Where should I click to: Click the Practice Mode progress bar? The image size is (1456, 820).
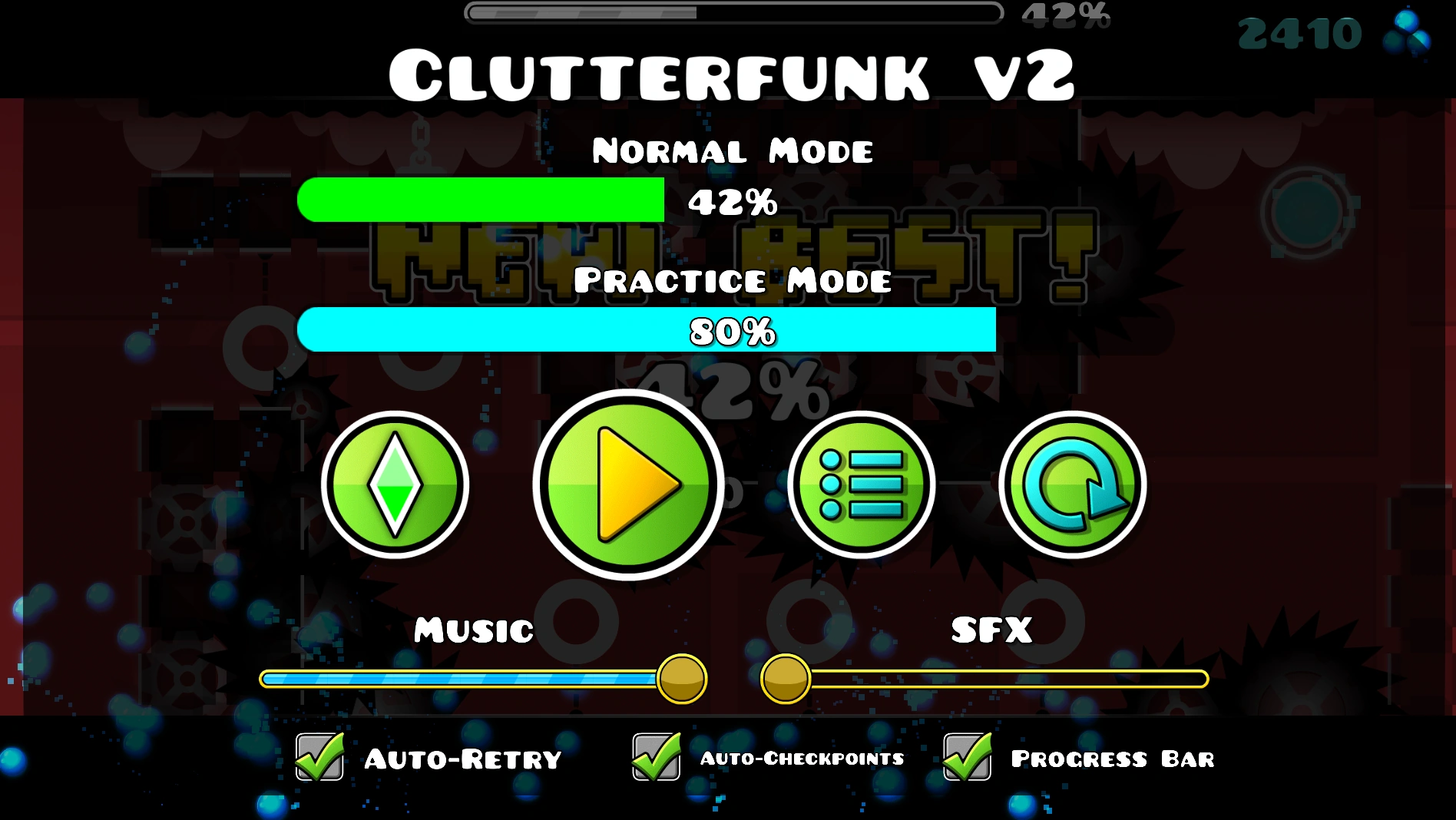[647, 332]
